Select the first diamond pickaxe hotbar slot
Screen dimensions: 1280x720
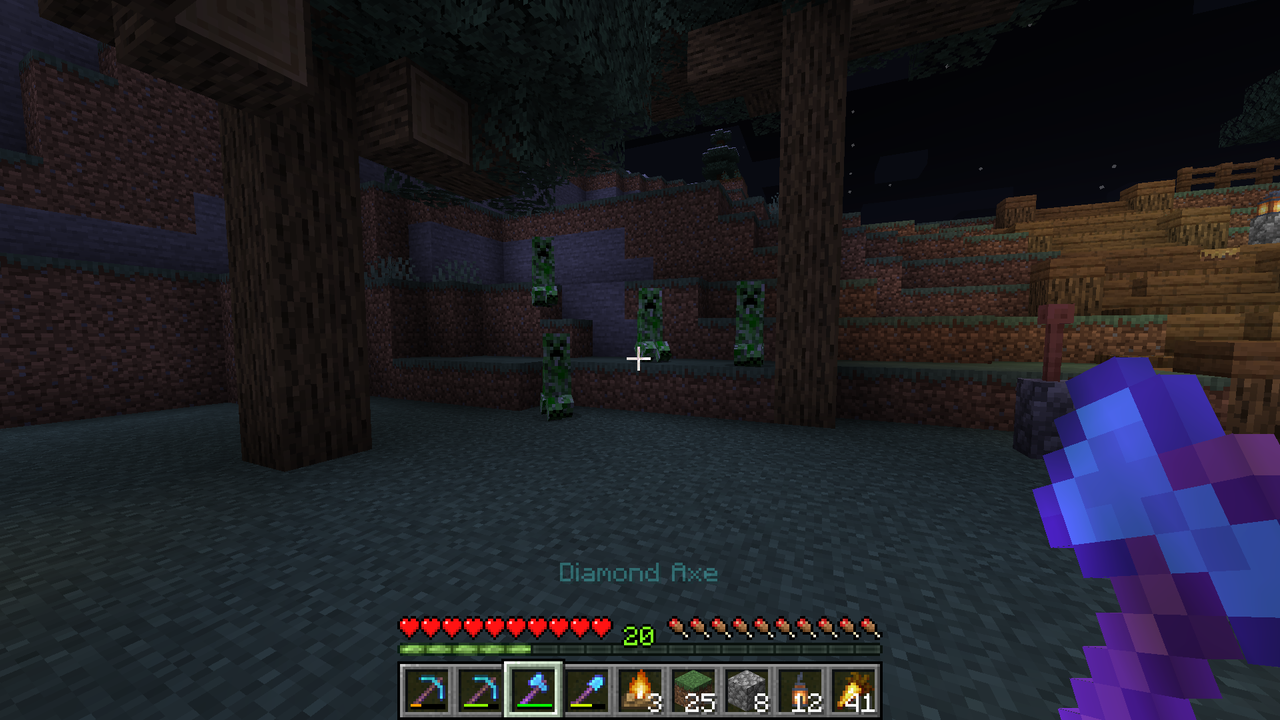[x=424, y=690]
